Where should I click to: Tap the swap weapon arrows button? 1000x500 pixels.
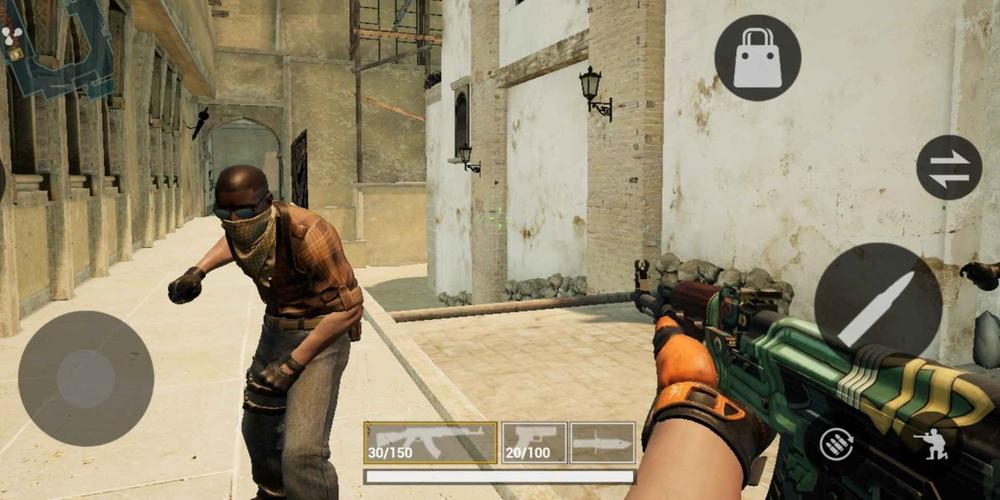(x=948, y=168)
